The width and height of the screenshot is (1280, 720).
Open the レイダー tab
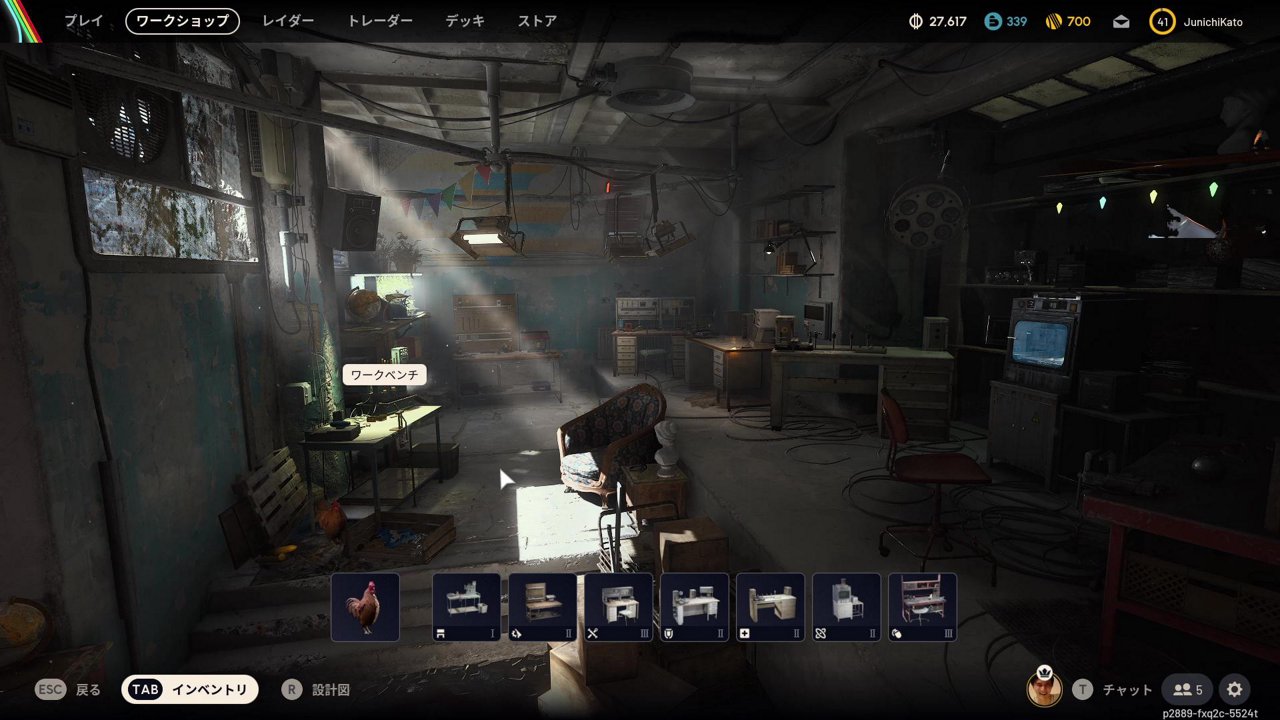point(288,21)
